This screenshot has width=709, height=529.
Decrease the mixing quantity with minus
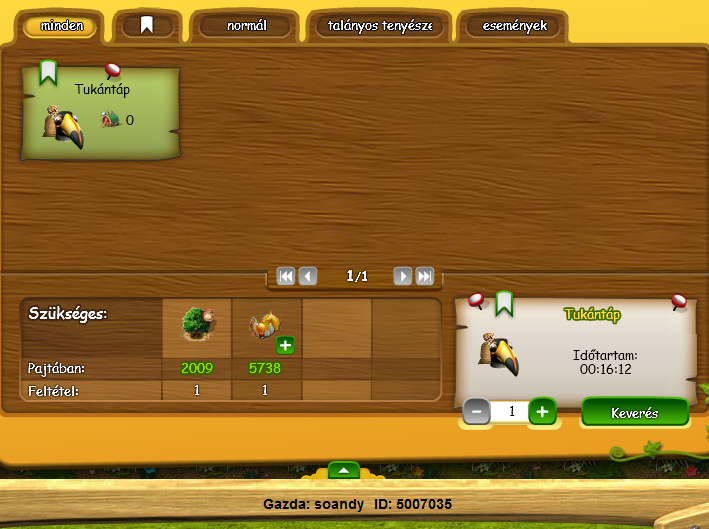point(477,411)
